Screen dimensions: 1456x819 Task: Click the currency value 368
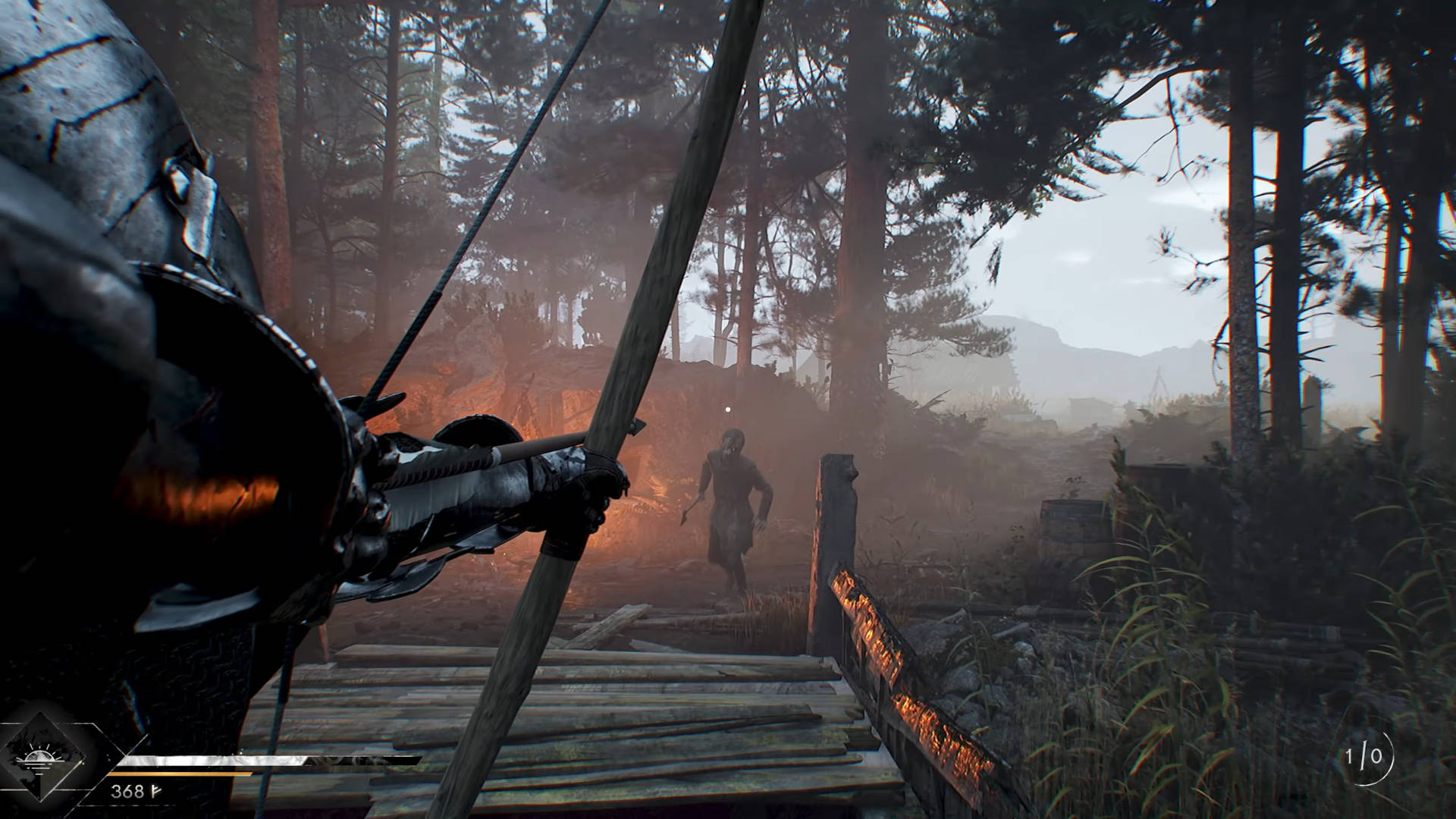(128, 791)
